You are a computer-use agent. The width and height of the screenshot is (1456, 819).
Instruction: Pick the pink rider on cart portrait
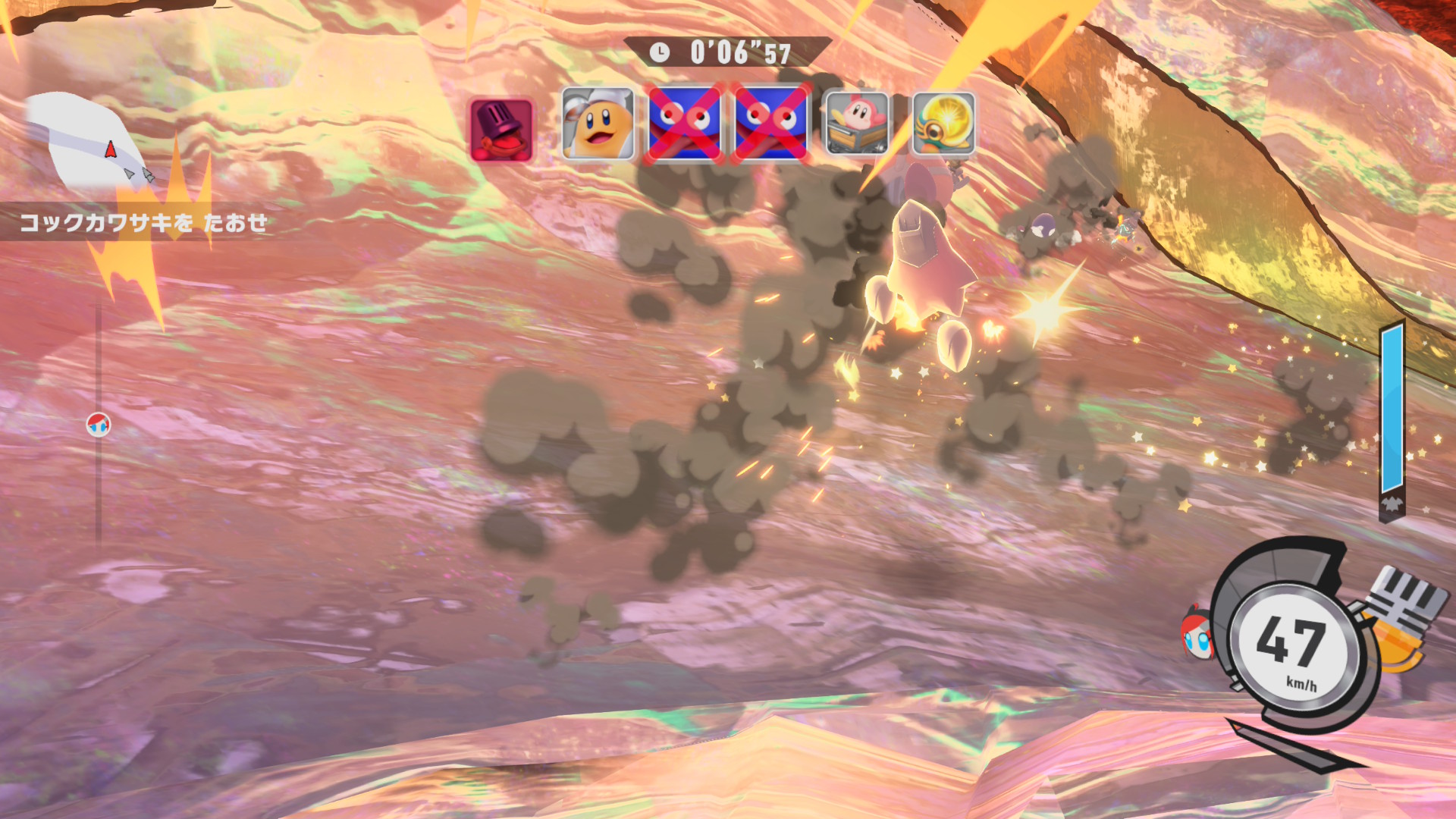pyautogui.click(x=857, y=123)
